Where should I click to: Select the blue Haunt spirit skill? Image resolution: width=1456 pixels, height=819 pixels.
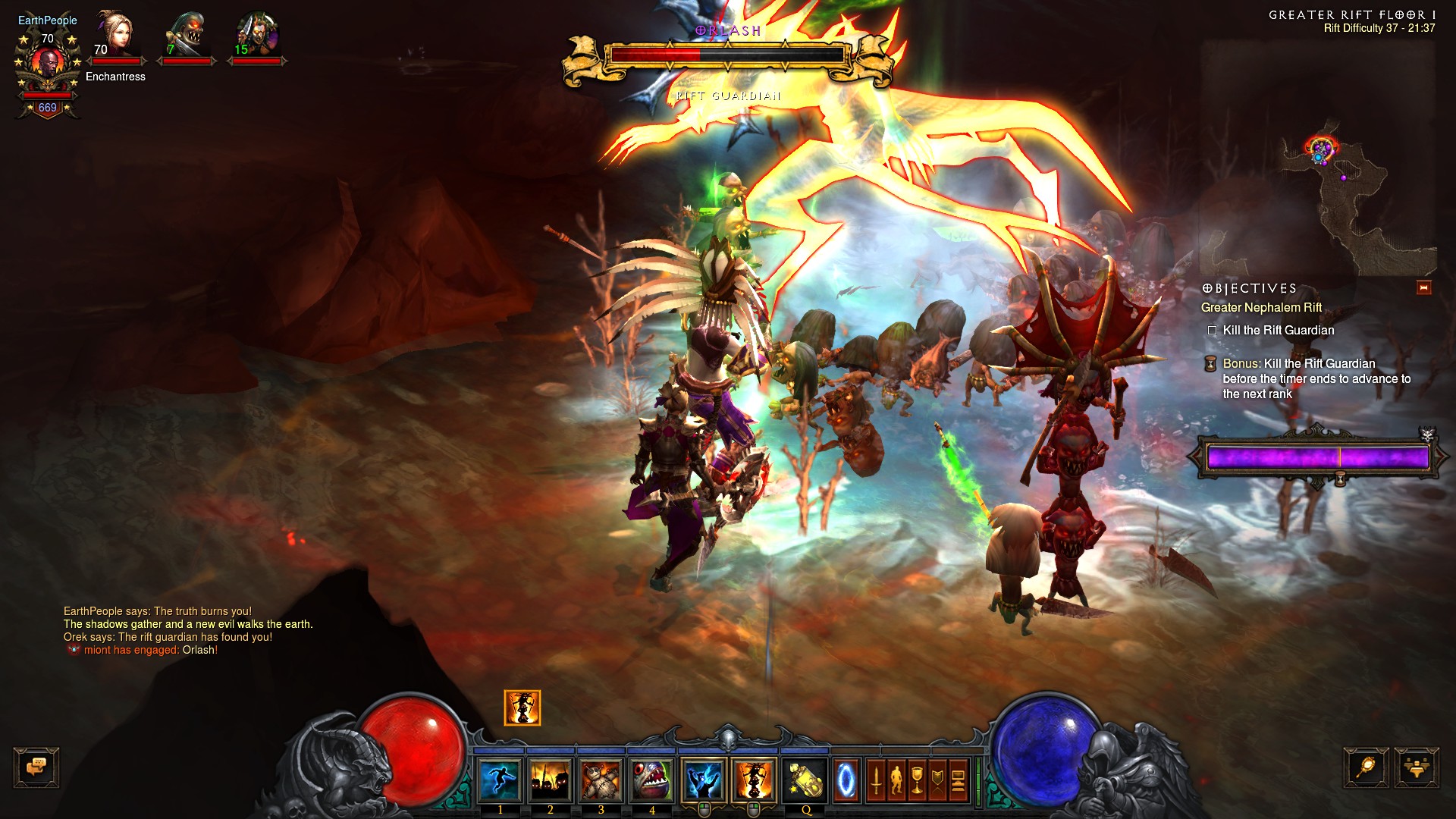[x=704, y=779]
